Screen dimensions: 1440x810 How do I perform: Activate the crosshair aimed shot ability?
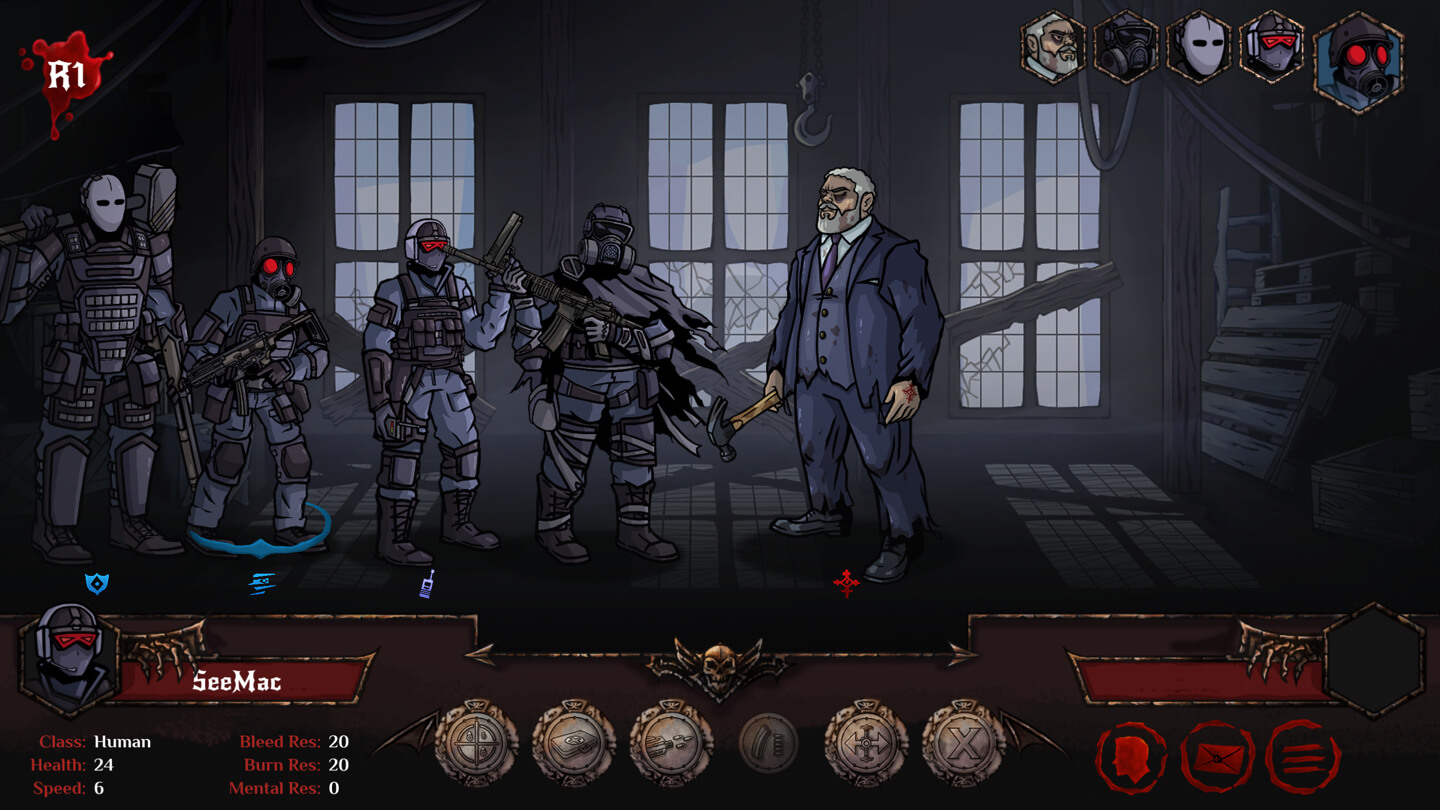point(477,743)
